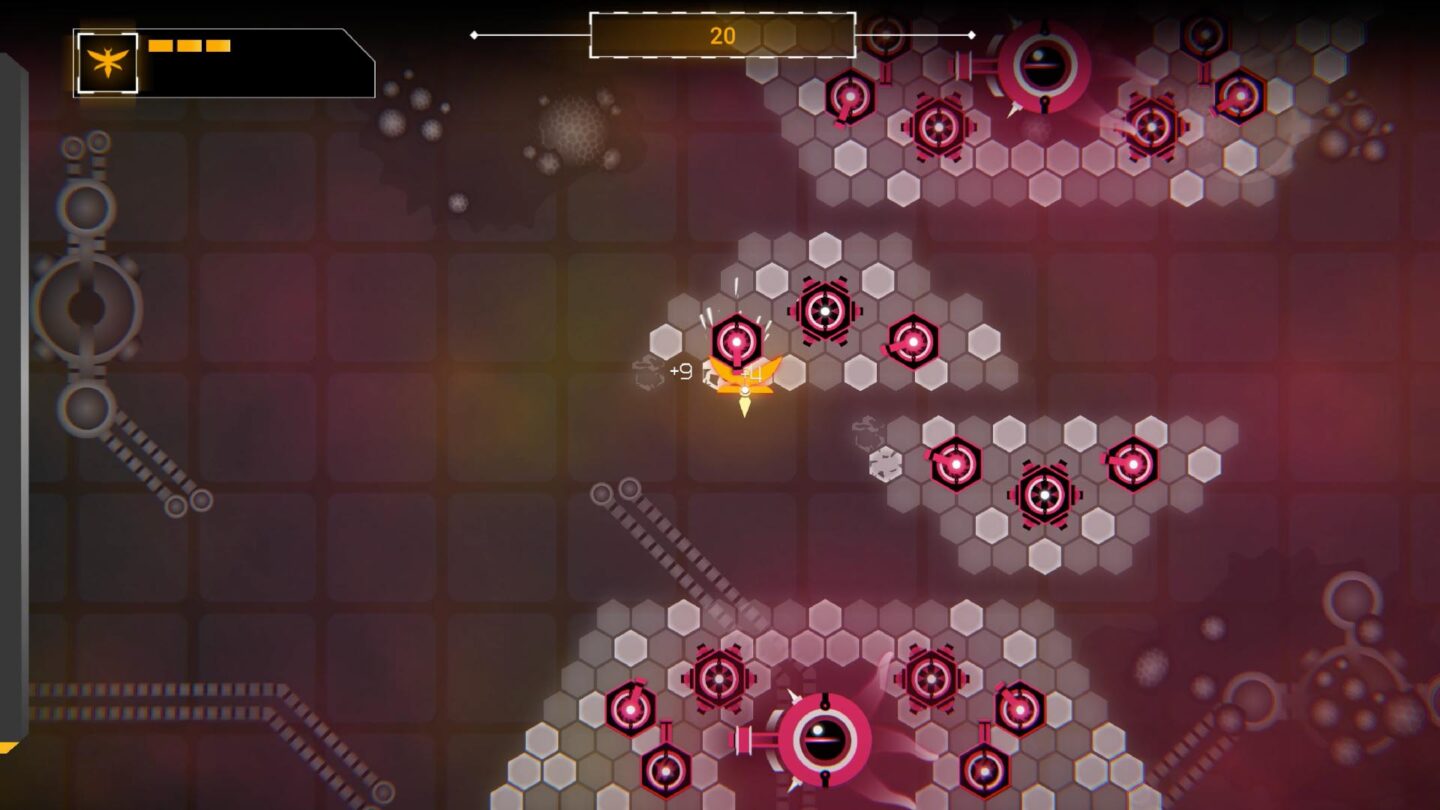Click the right diamond endpoint of the progress line
Image resolution: width=1440 pixels, height=810 pixels.
click(x=970, y=35)
